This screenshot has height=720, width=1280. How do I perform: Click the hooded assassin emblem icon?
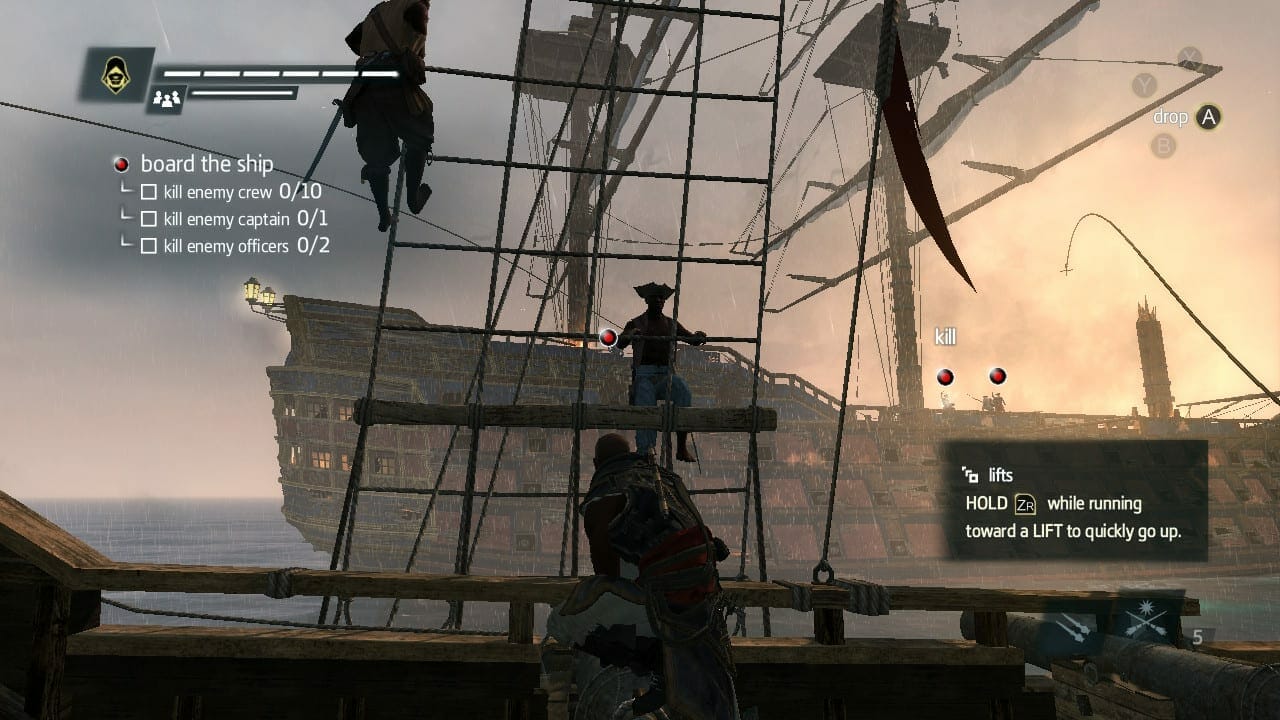116,73
